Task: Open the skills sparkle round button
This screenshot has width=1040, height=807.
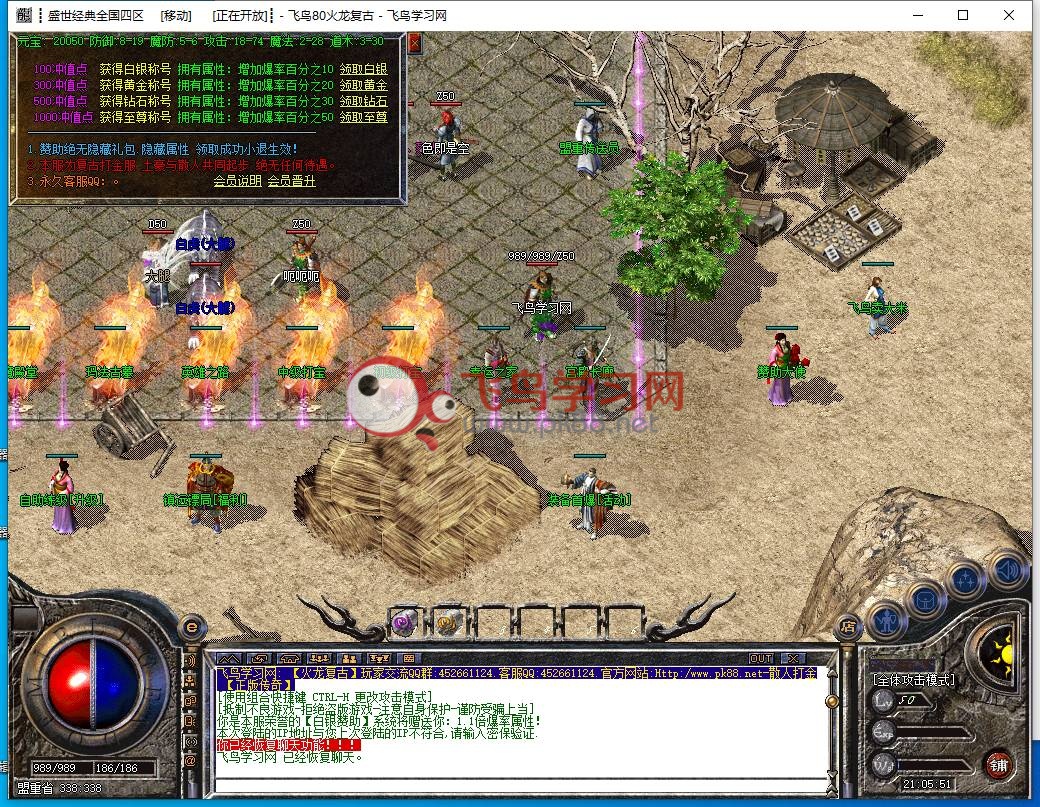Action: pos(965,580)
